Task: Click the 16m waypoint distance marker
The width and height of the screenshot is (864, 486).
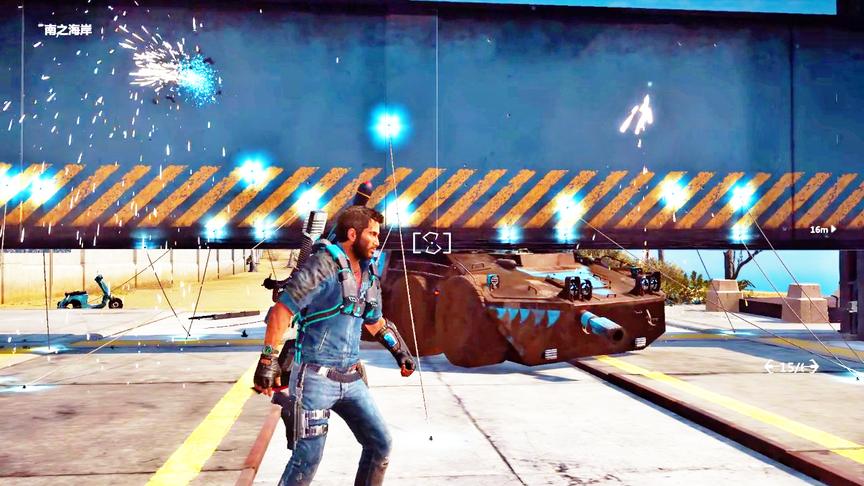Action: [x=822, y=229]
